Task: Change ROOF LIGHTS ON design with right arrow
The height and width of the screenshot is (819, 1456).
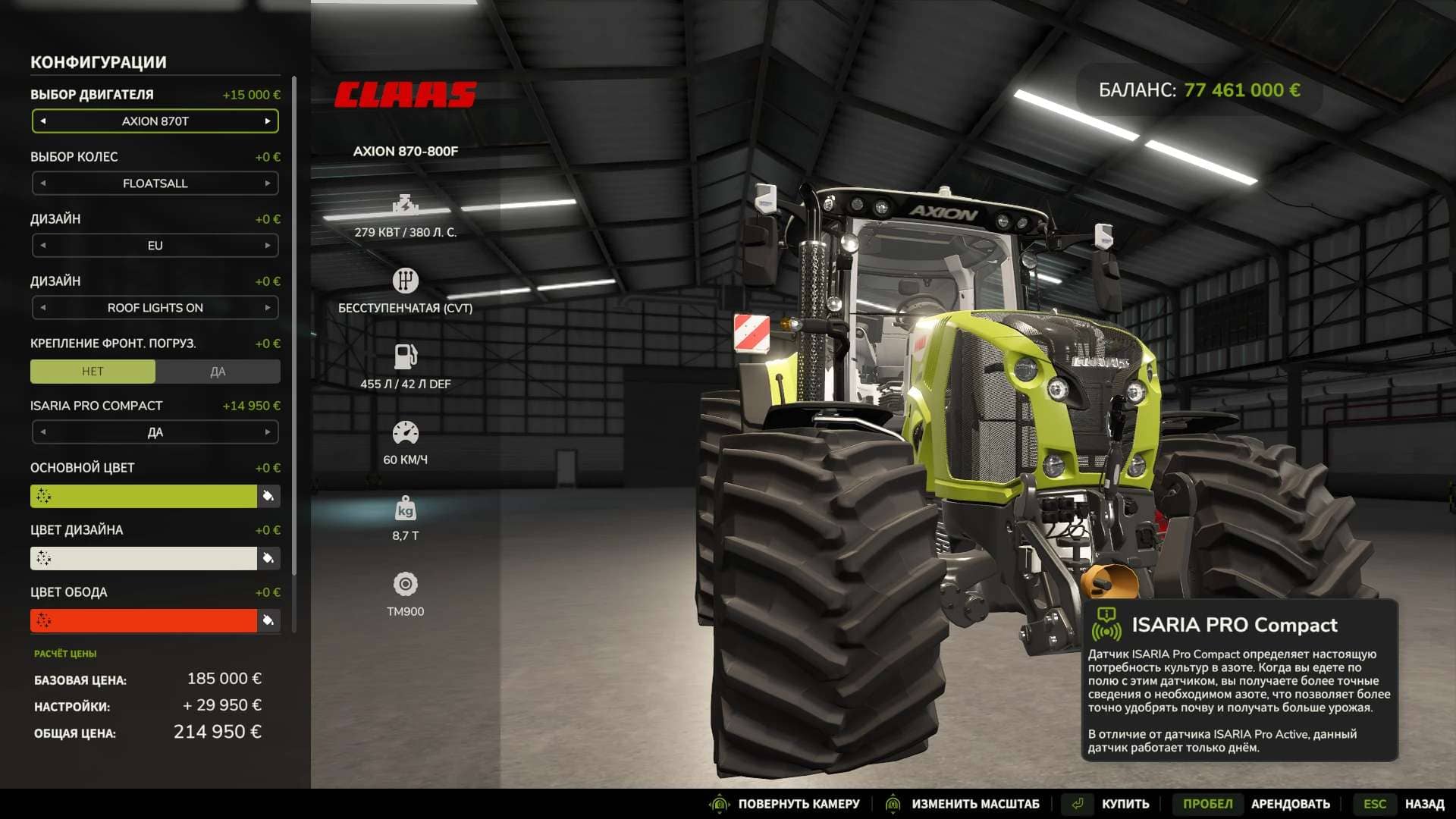Action: [x=268, y=307]
